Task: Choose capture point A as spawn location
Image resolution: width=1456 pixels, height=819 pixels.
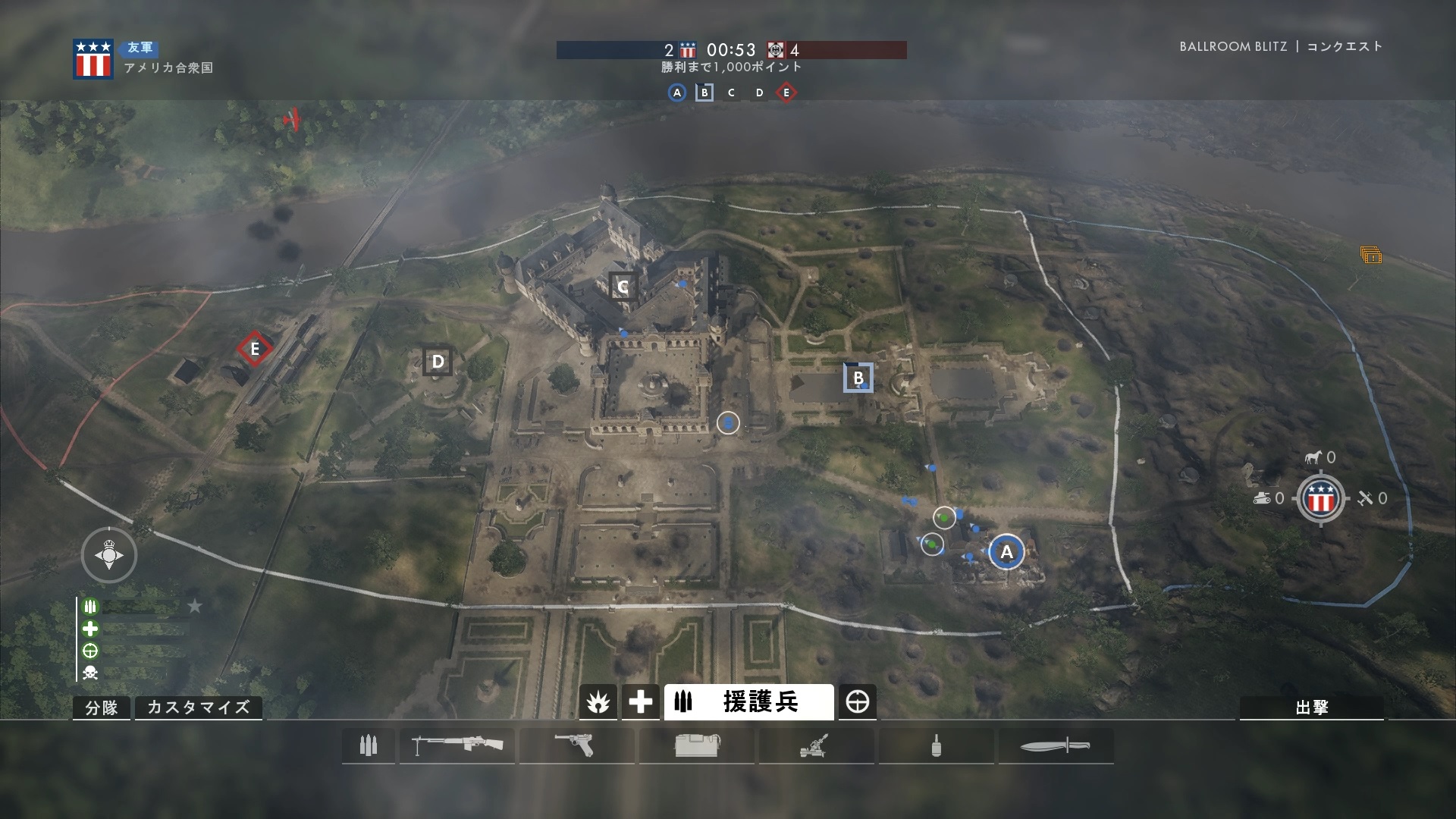Action: coord(1006,552)
